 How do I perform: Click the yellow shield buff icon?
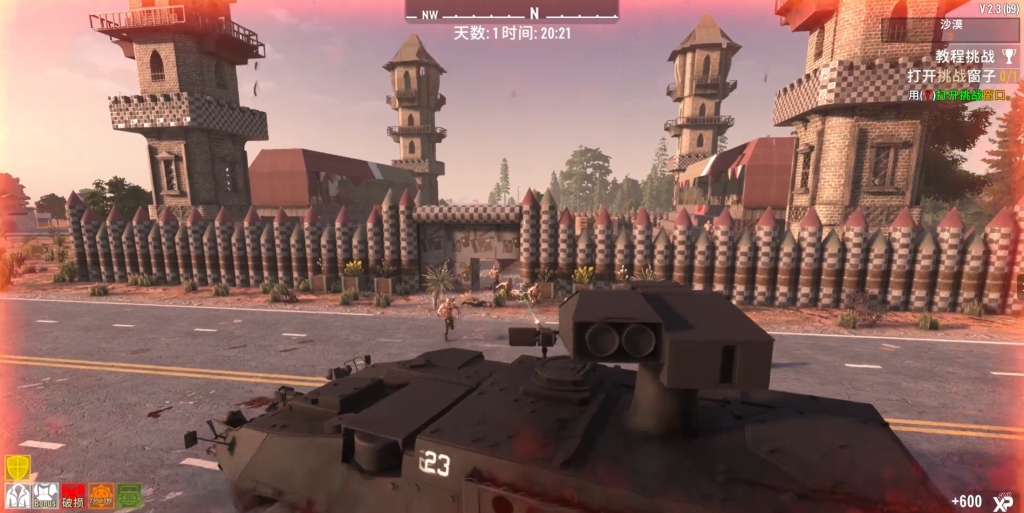tap(17, 467)
